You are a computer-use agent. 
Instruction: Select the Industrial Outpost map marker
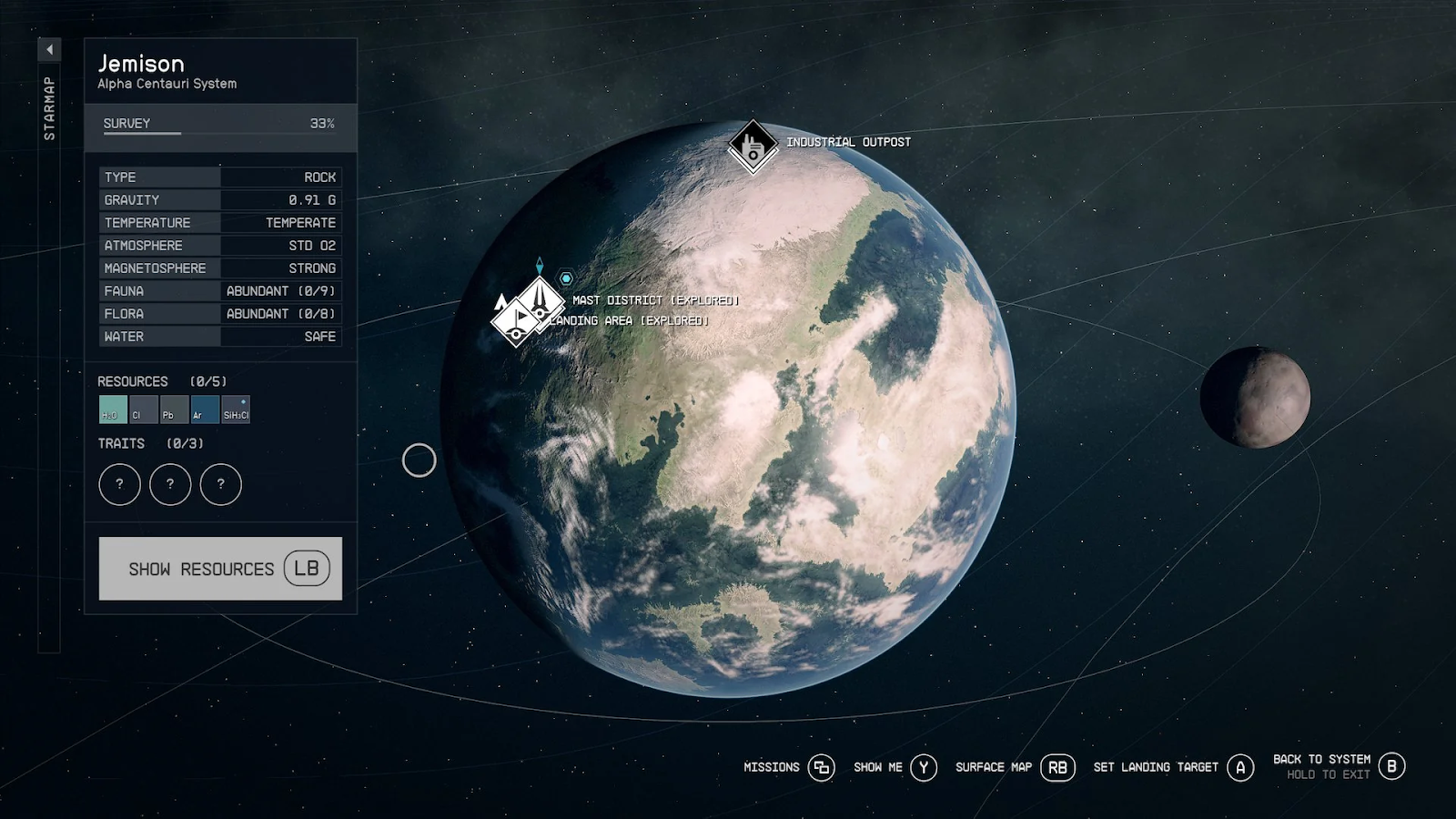tap(753, 146)
